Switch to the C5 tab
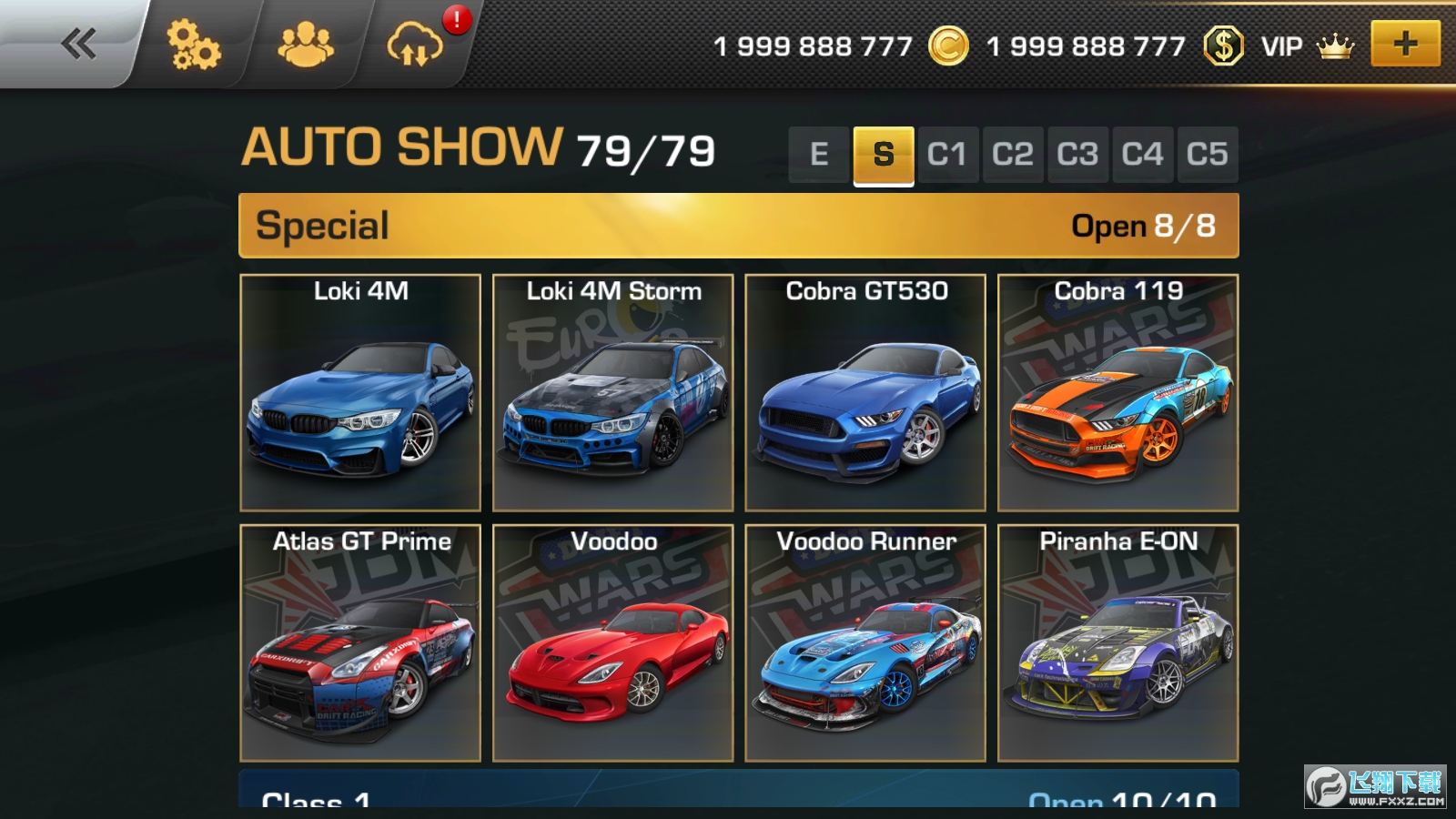Image resolution: width=1456 pixels, height=819 pixels. pyautogui.click(x=1207, y=155)
